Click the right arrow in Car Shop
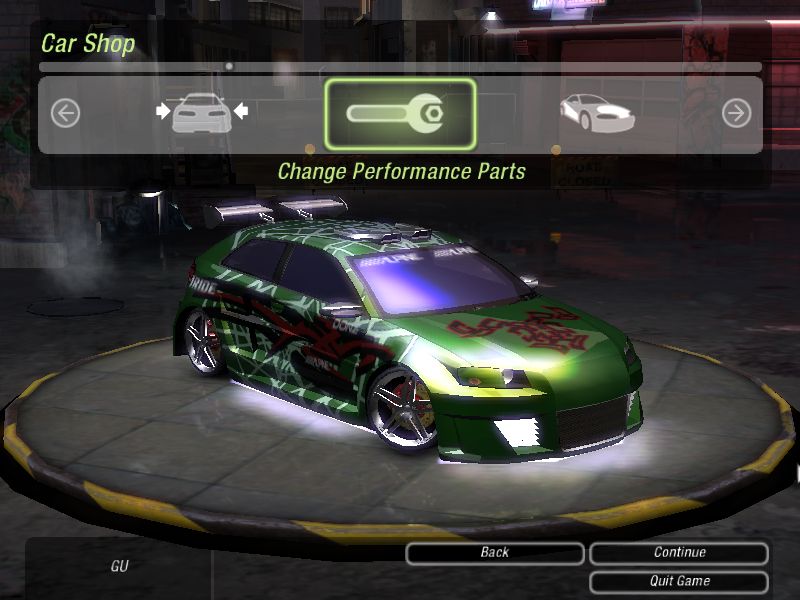The image size is (800, 600). pyautogui.click(x=736, y=113)
